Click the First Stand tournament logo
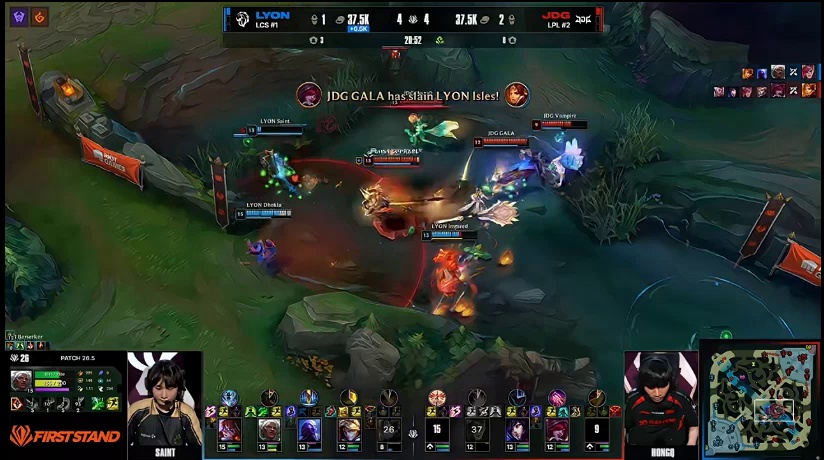 [x=65, y=435]
